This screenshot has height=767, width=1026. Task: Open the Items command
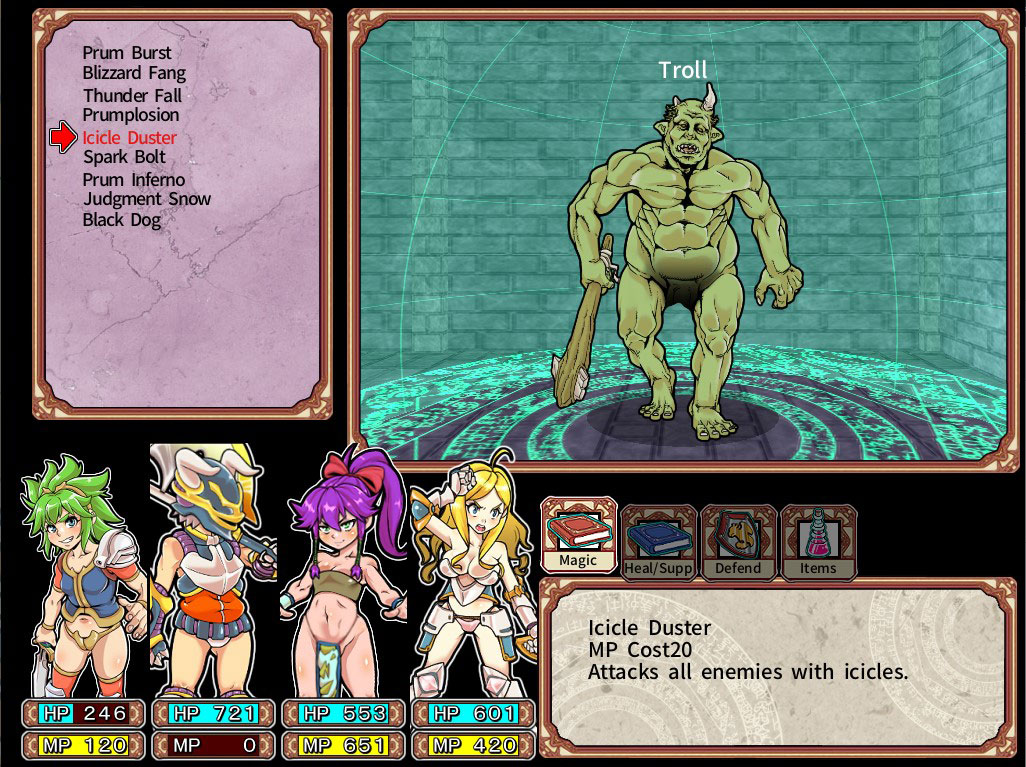pos(818,543)
